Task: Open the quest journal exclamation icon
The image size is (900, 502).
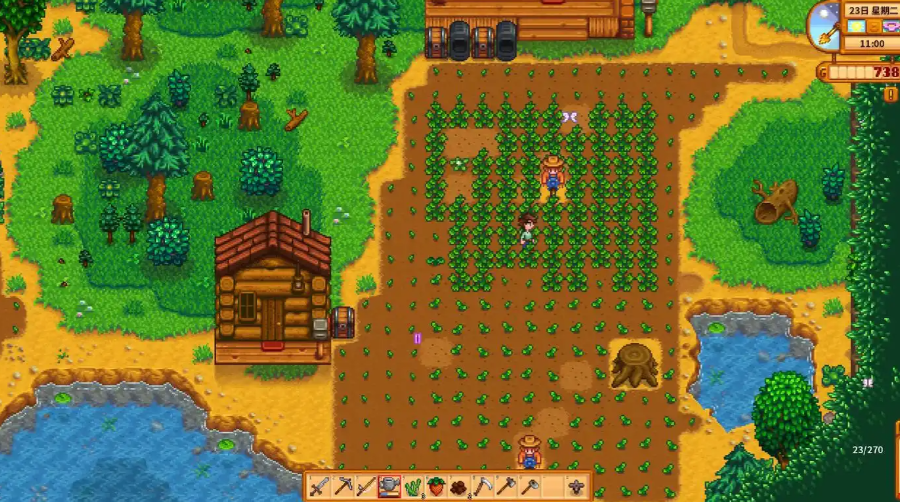Action: [890, 94]
